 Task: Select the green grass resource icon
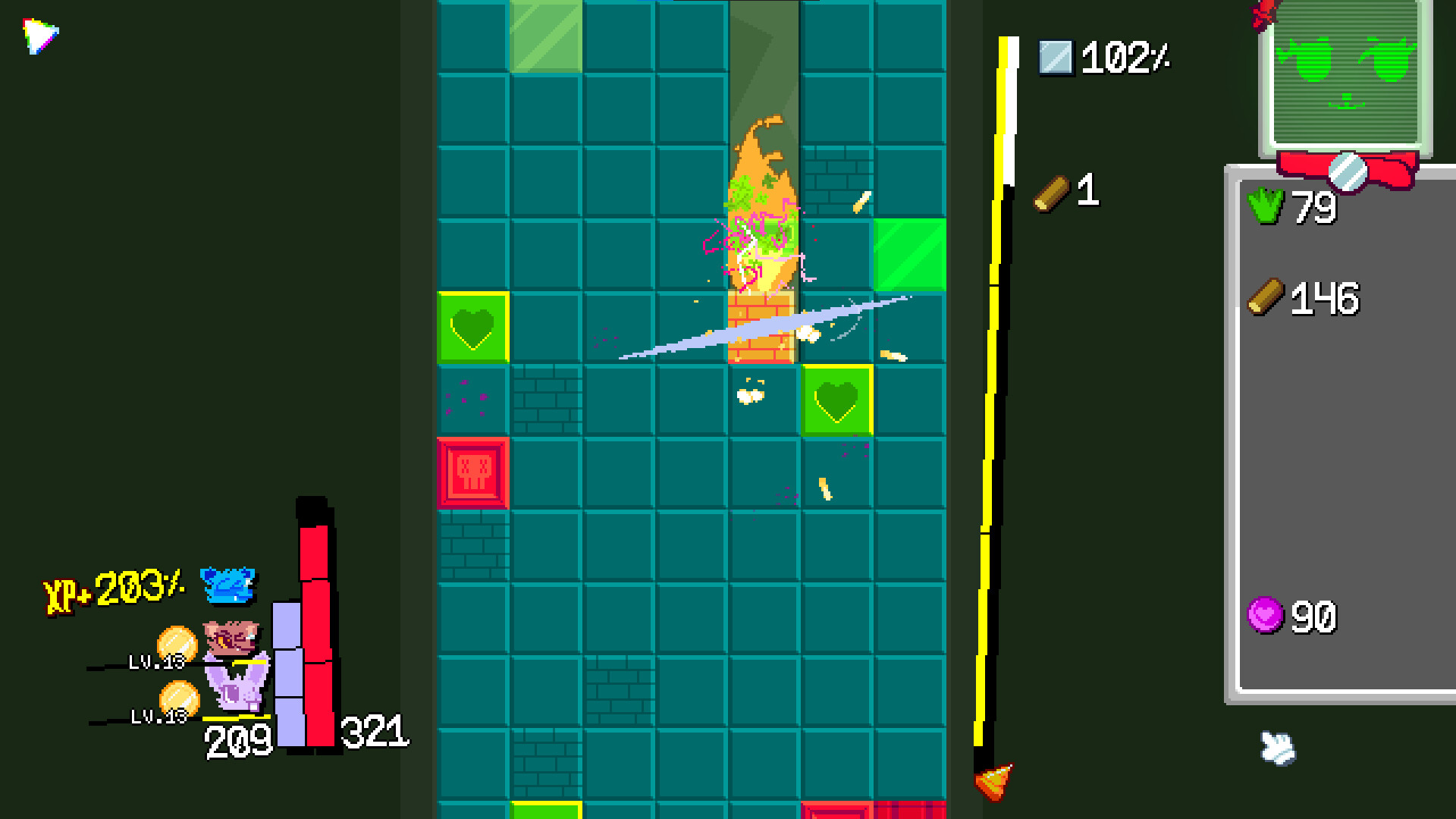pyautogui.click(x=1266, y=206)
